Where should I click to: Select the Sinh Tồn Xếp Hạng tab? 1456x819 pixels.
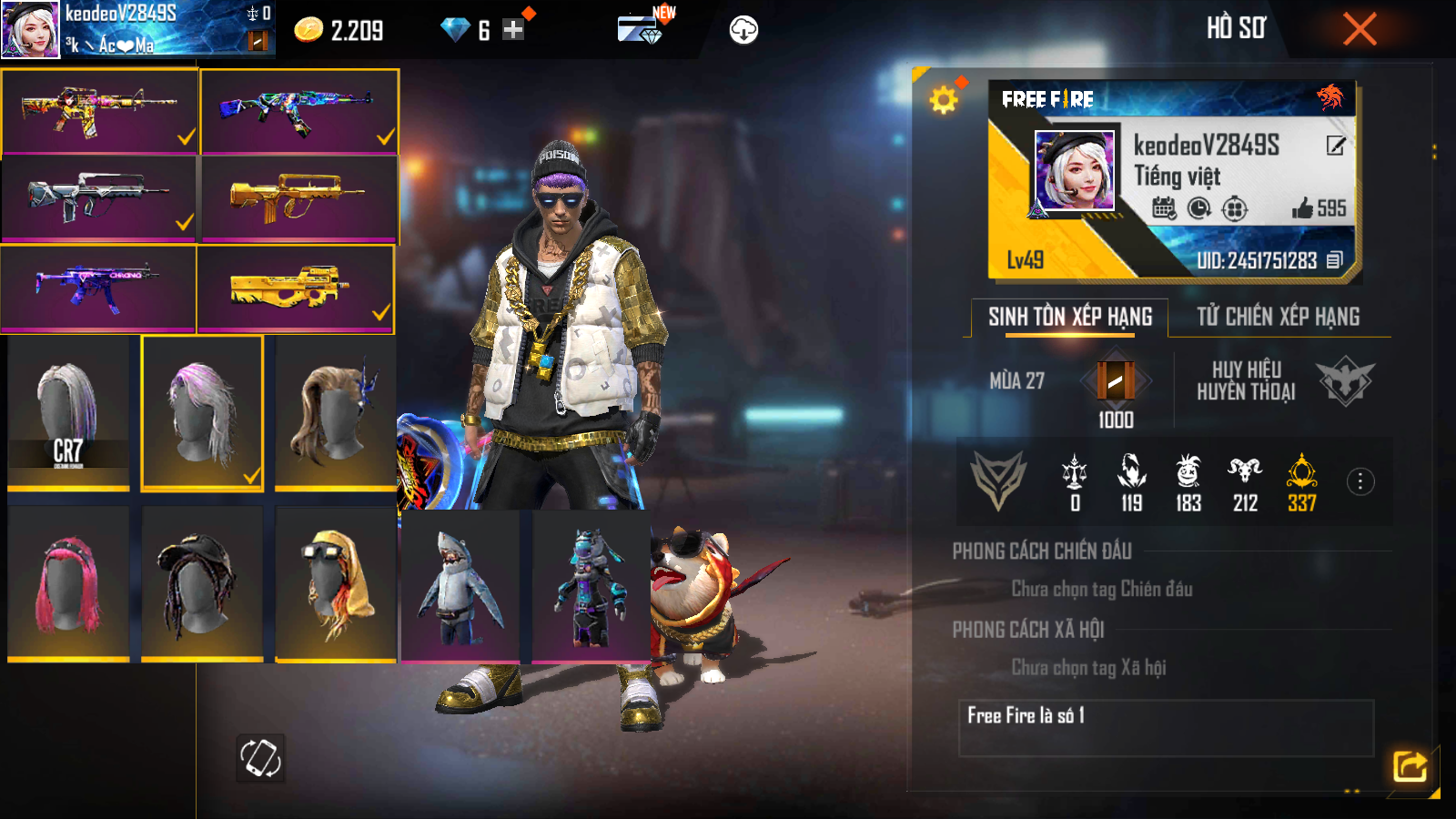coord(1070,317)
